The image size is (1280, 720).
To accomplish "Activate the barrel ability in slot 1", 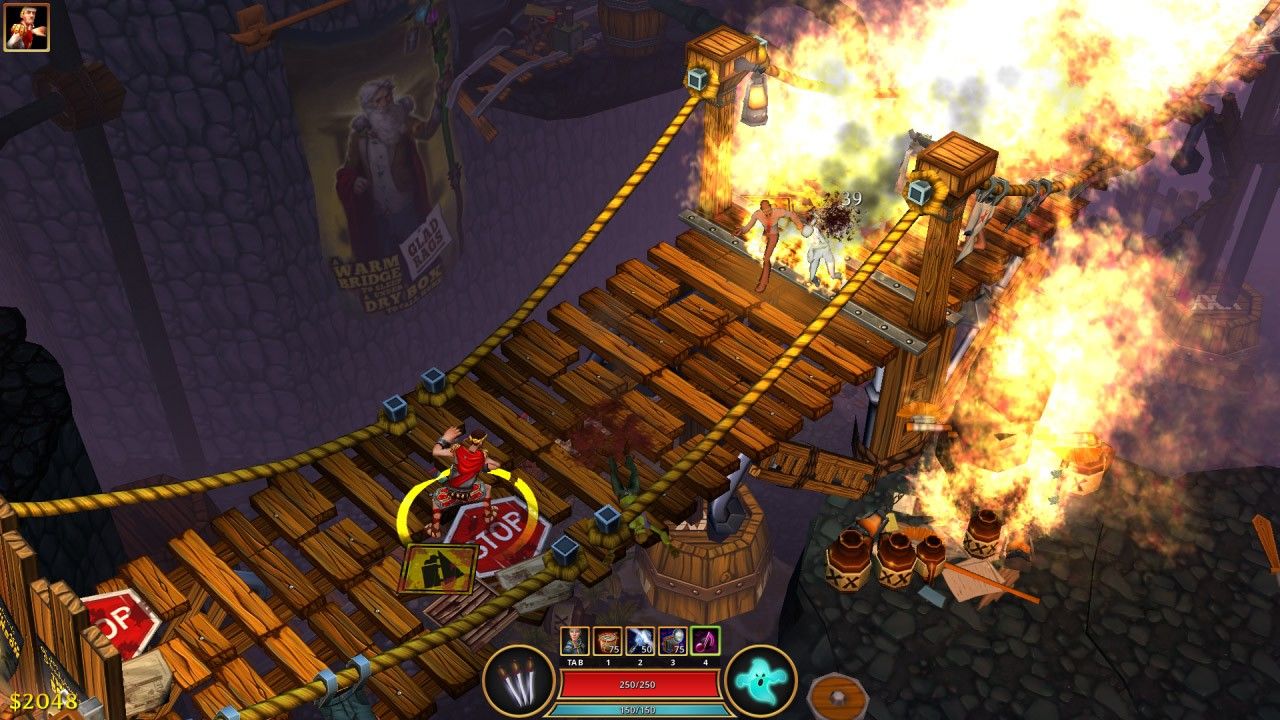I will point(607,641).
